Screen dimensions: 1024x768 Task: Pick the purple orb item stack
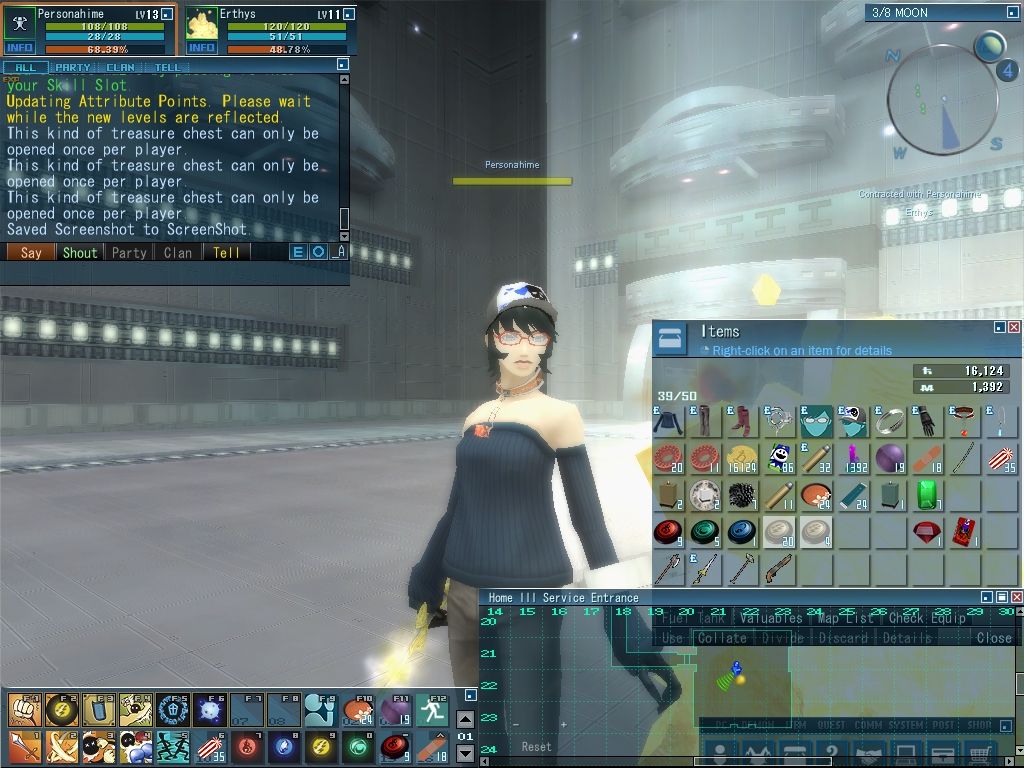pyautogui.click(x=890, y=458)
